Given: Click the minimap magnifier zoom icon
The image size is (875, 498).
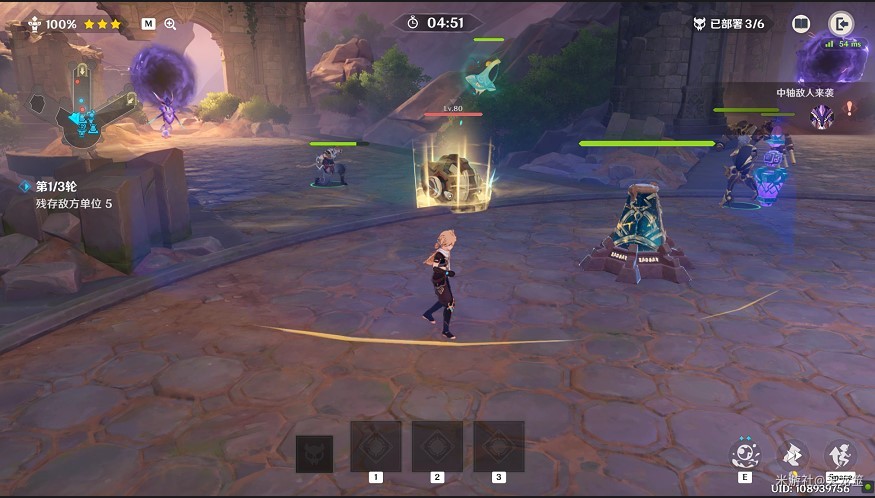Looking at the screenshot, I should pos(170,24).
